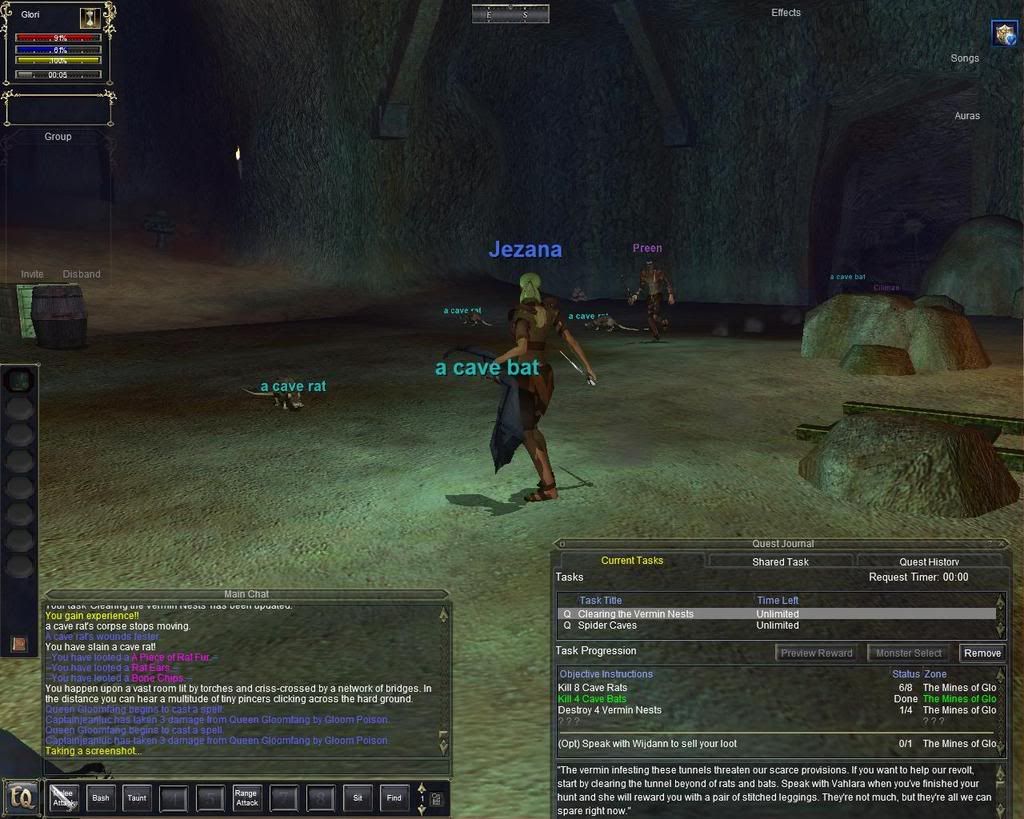Viewport: 1024px width, 819px height.
Task: Click the compass bar heading strip
Action: coord(510,14)
